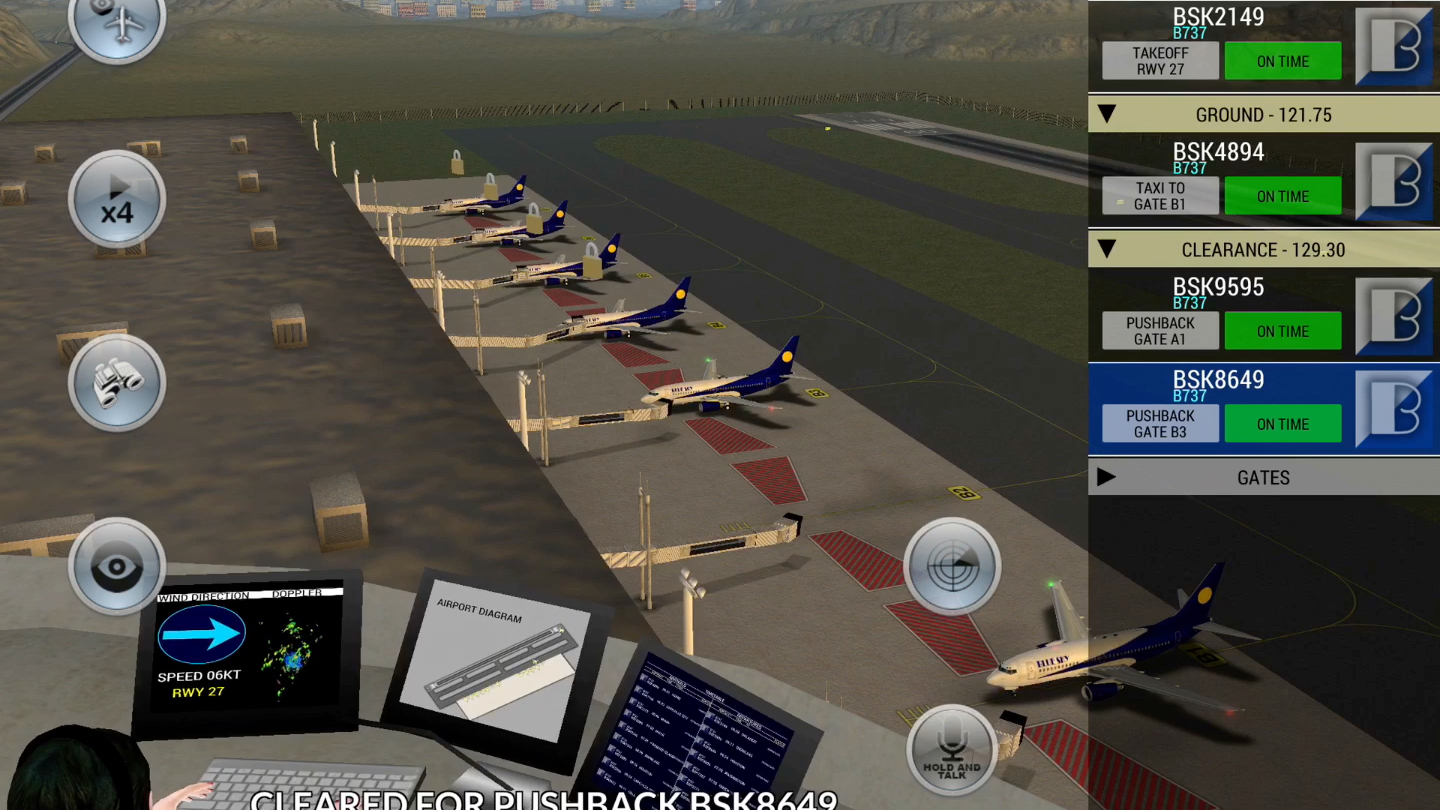Toggle ON TIME status for BSK2149
The image size is (1440, 810).
(x=1283, y=60)
